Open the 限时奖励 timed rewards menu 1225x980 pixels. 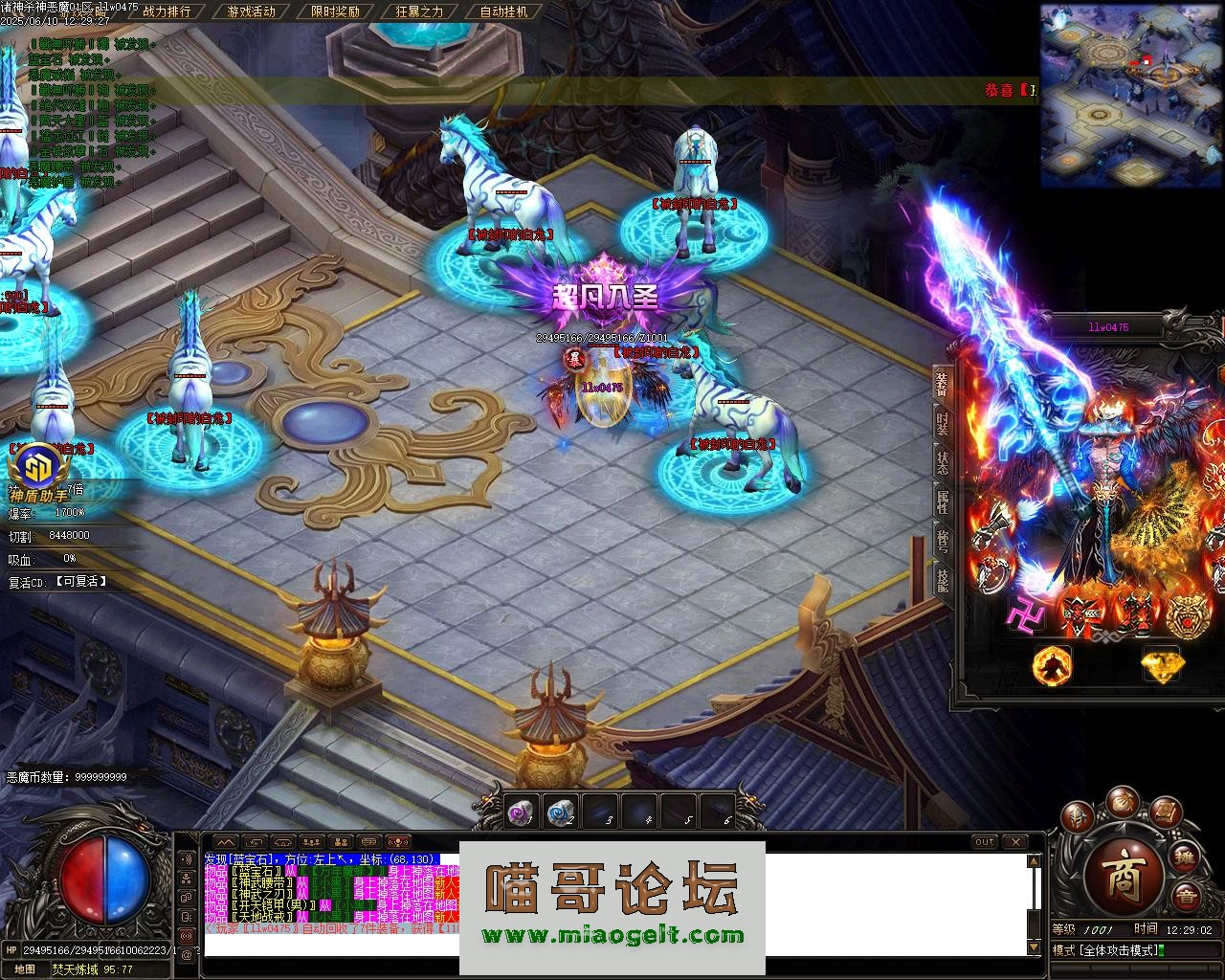pyautogui.click(x=335, y=11)
